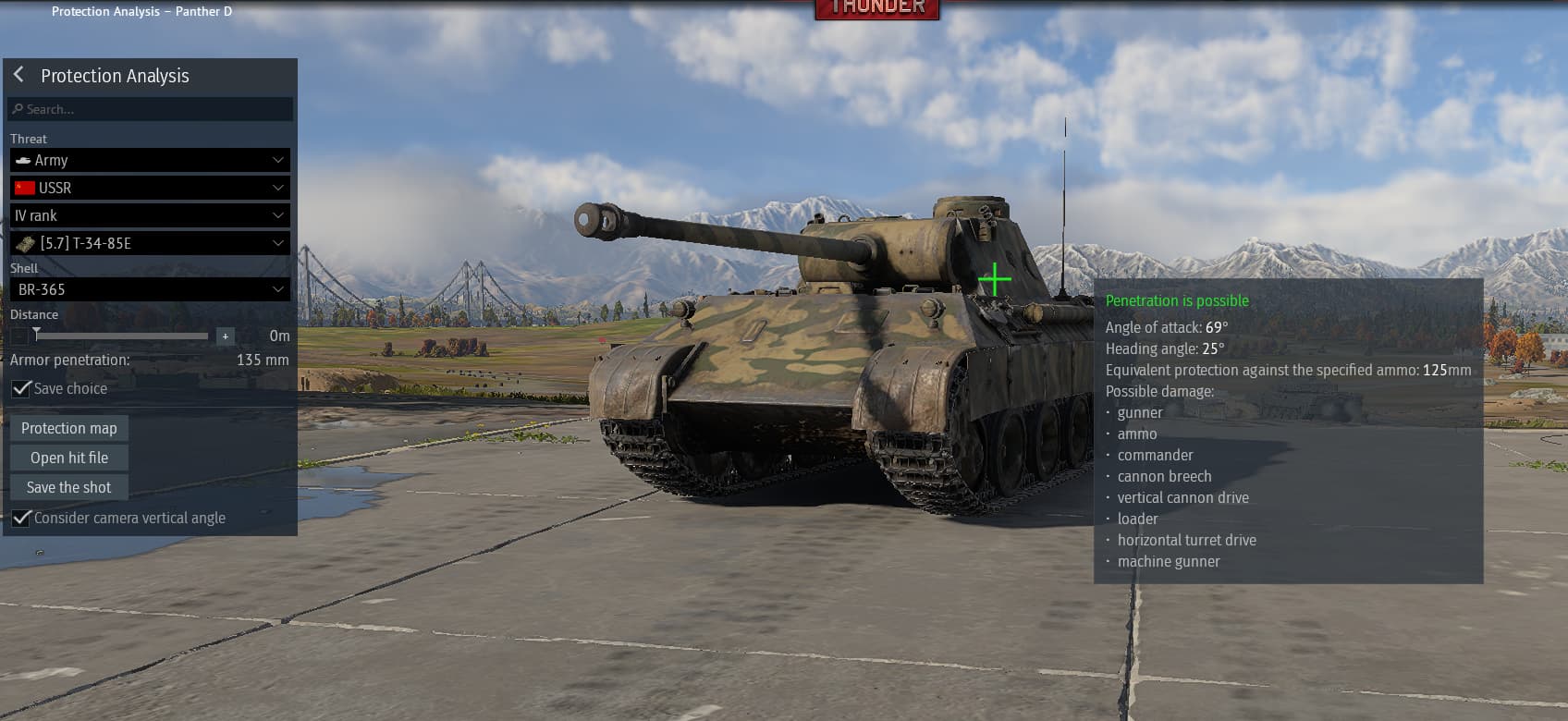Screen dimensions: 1568x721
Task: Increase distance with the plus button
Action: [225, 336]
